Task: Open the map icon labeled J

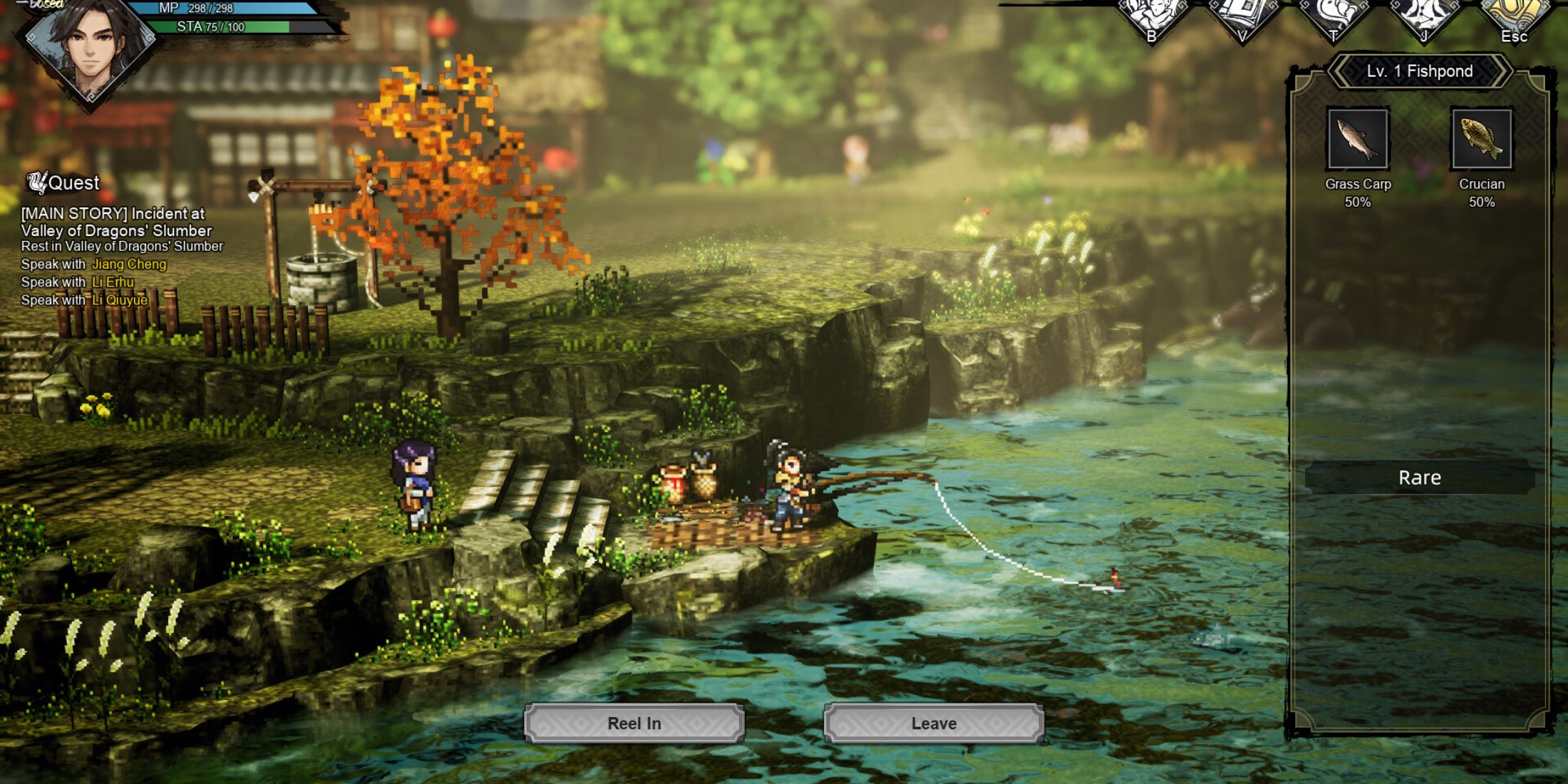Action: [1425, 13]
